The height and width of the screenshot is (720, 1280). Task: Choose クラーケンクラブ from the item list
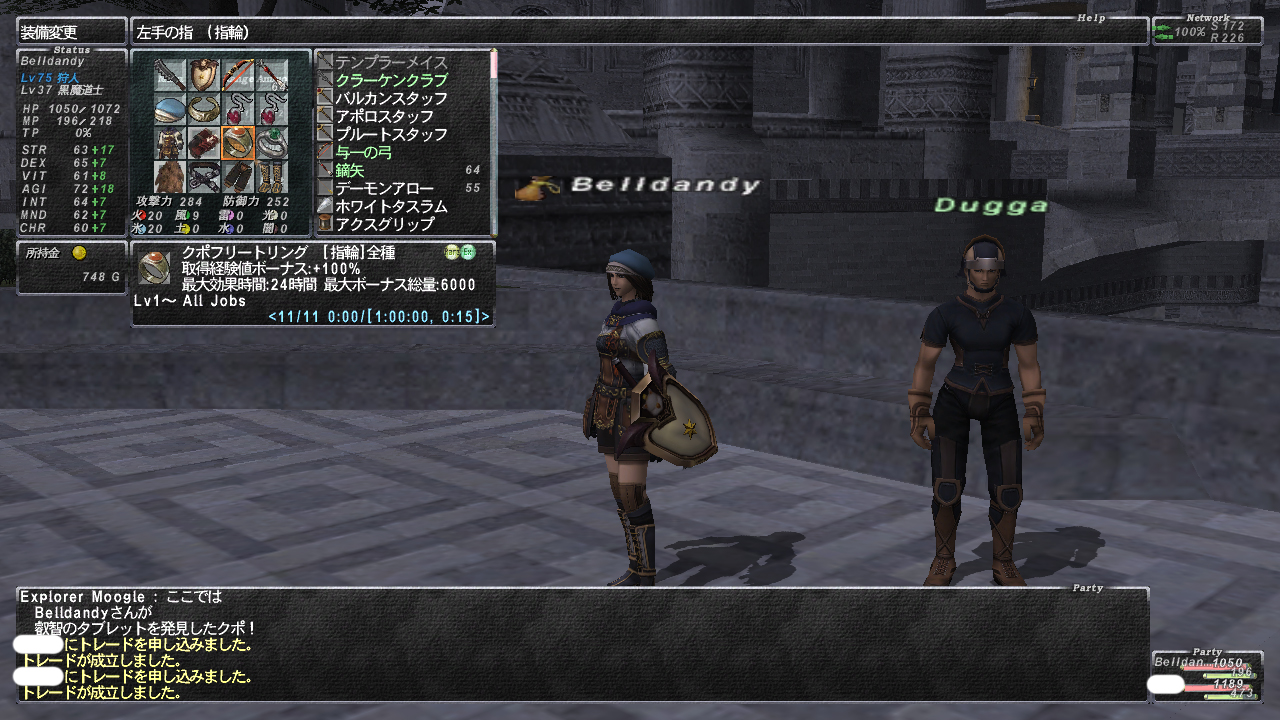pos(391,80)
